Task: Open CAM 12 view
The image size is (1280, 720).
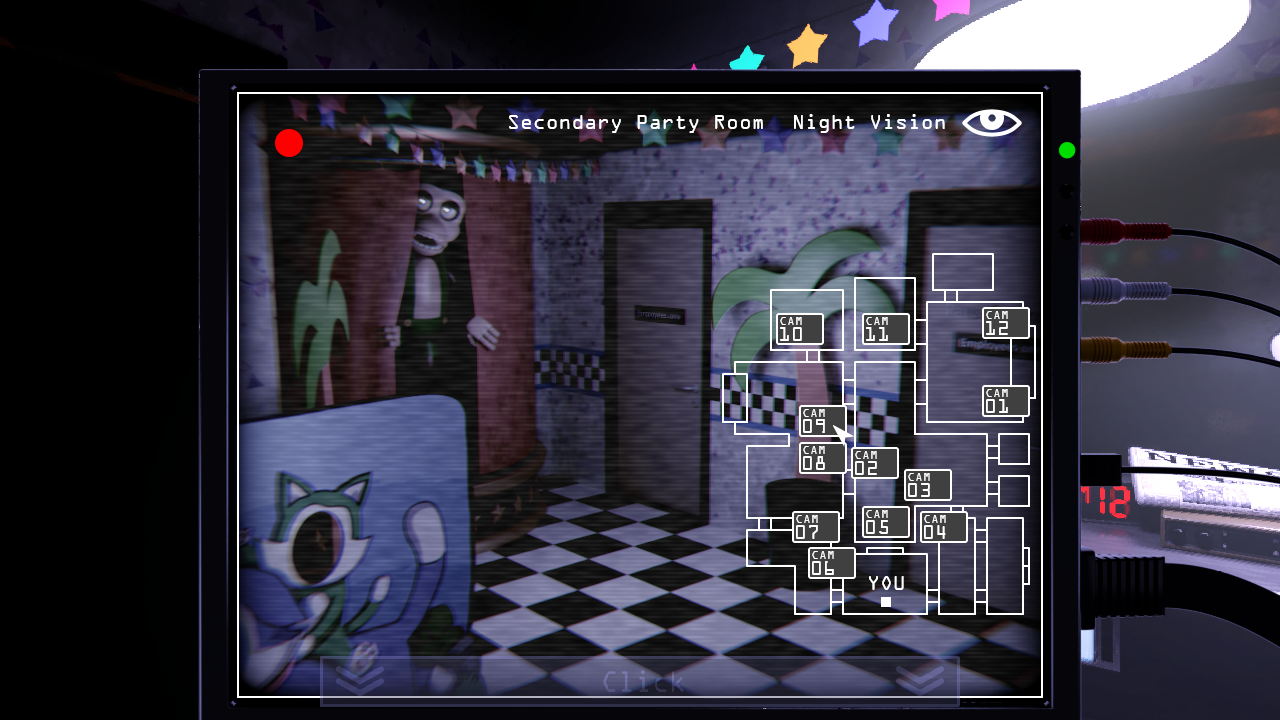Action: click(x=1003, y=322)
